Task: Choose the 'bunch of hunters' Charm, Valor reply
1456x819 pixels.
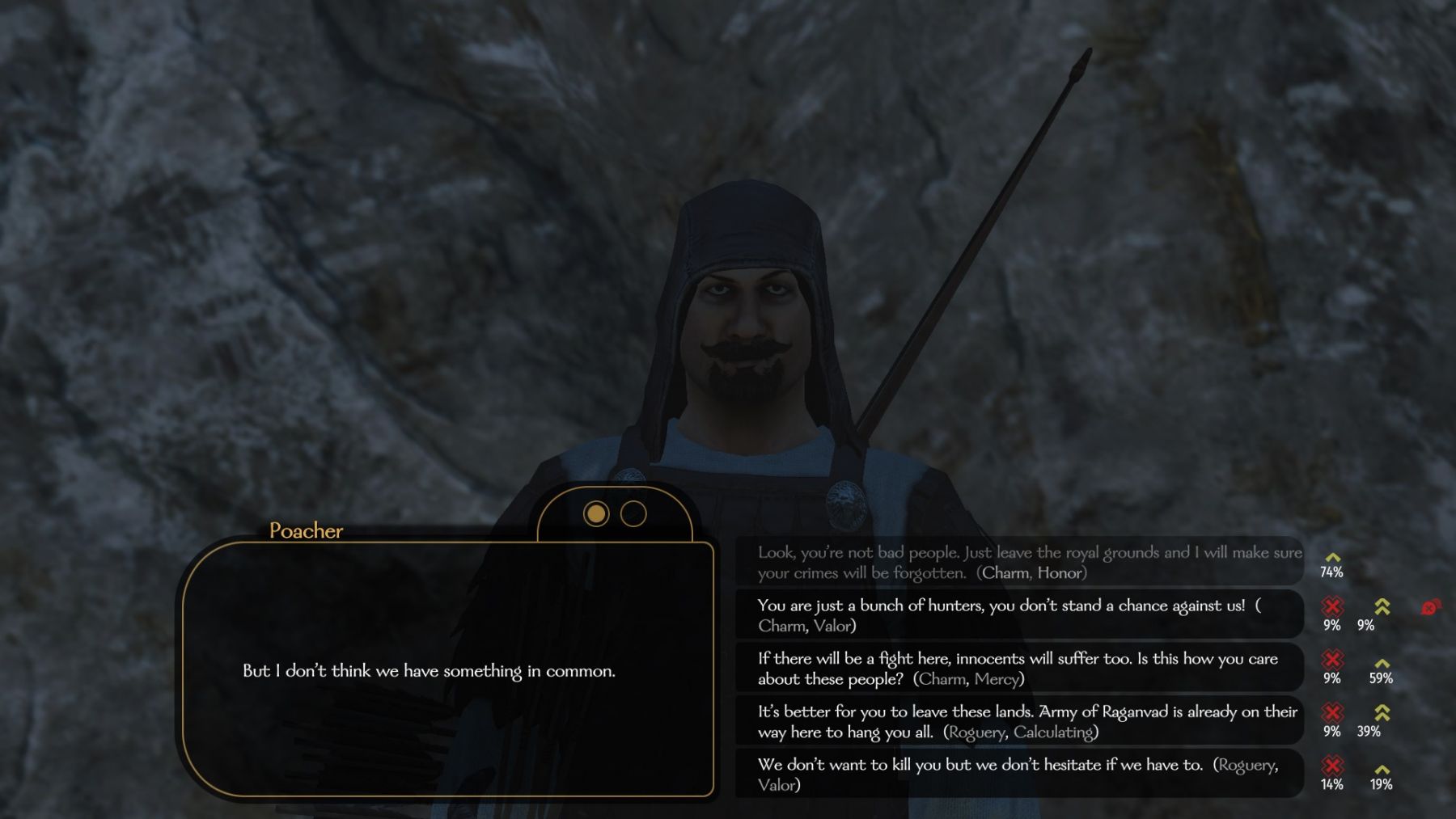Action: pyautogui.click(x=1018, y=615)
